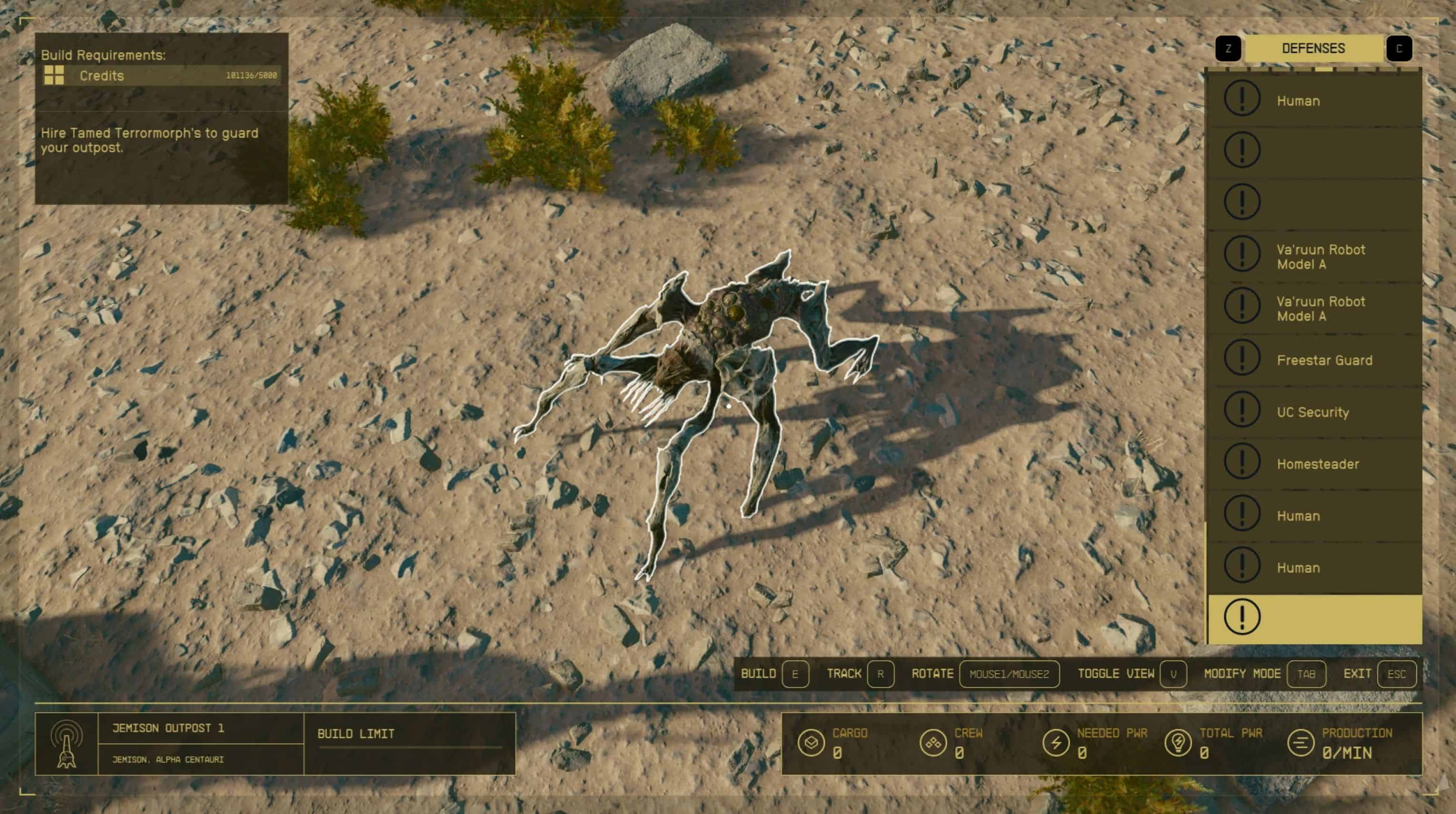
Task: Select the Defenses category header
Action: point(1314,49)
